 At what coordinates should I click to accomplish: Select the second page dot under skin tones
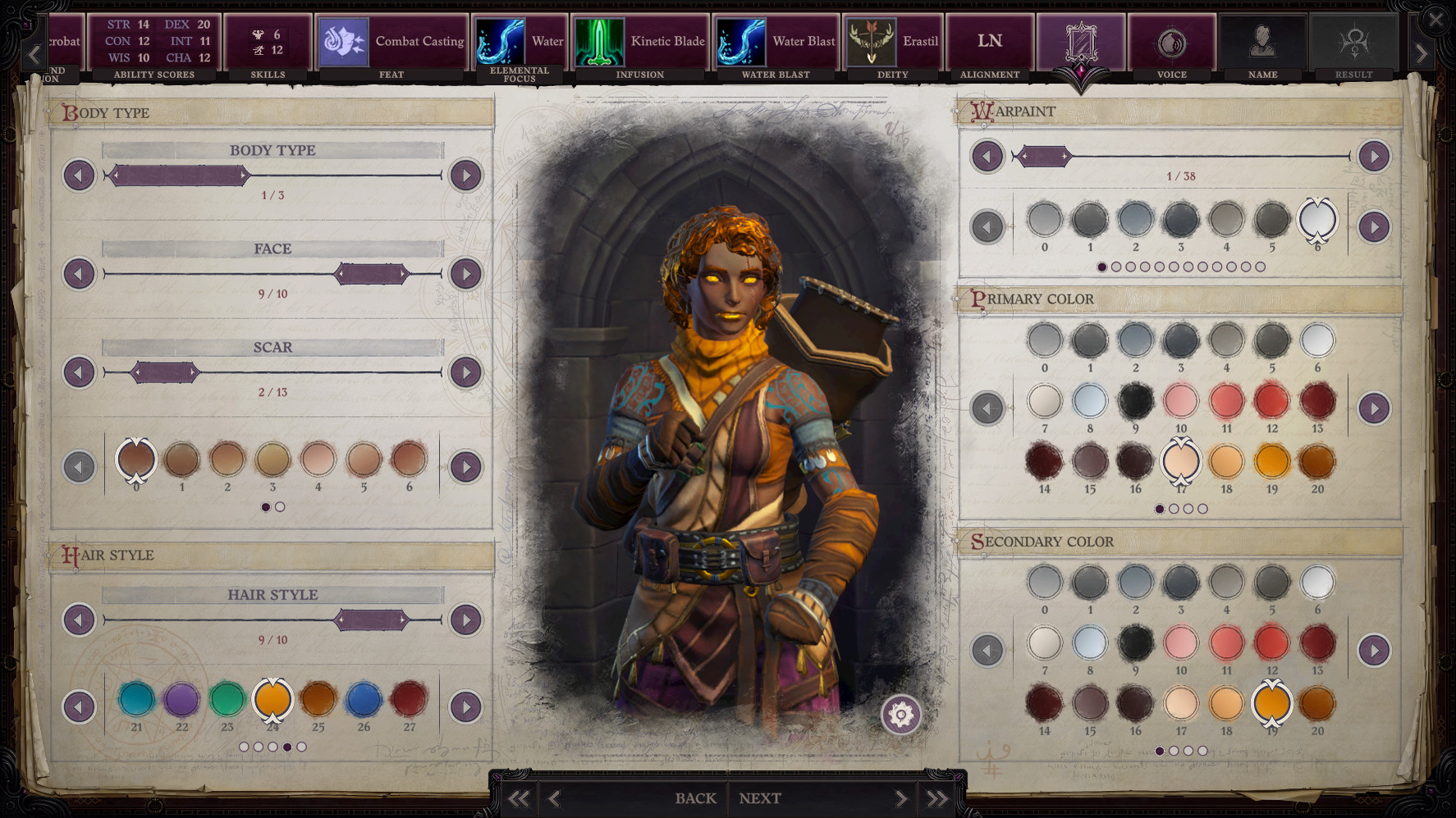279,507
